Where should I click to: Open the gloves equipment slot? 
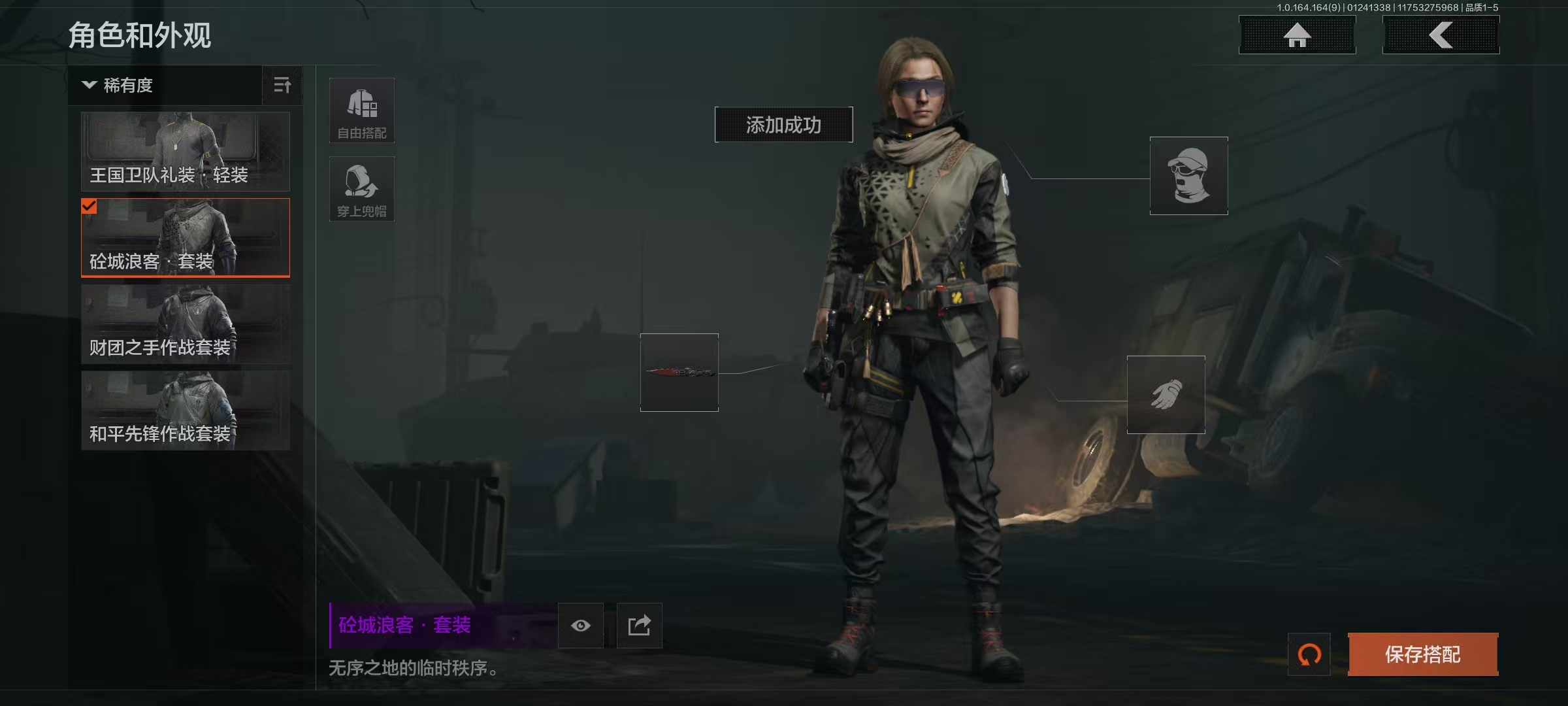coord(1166,395)
